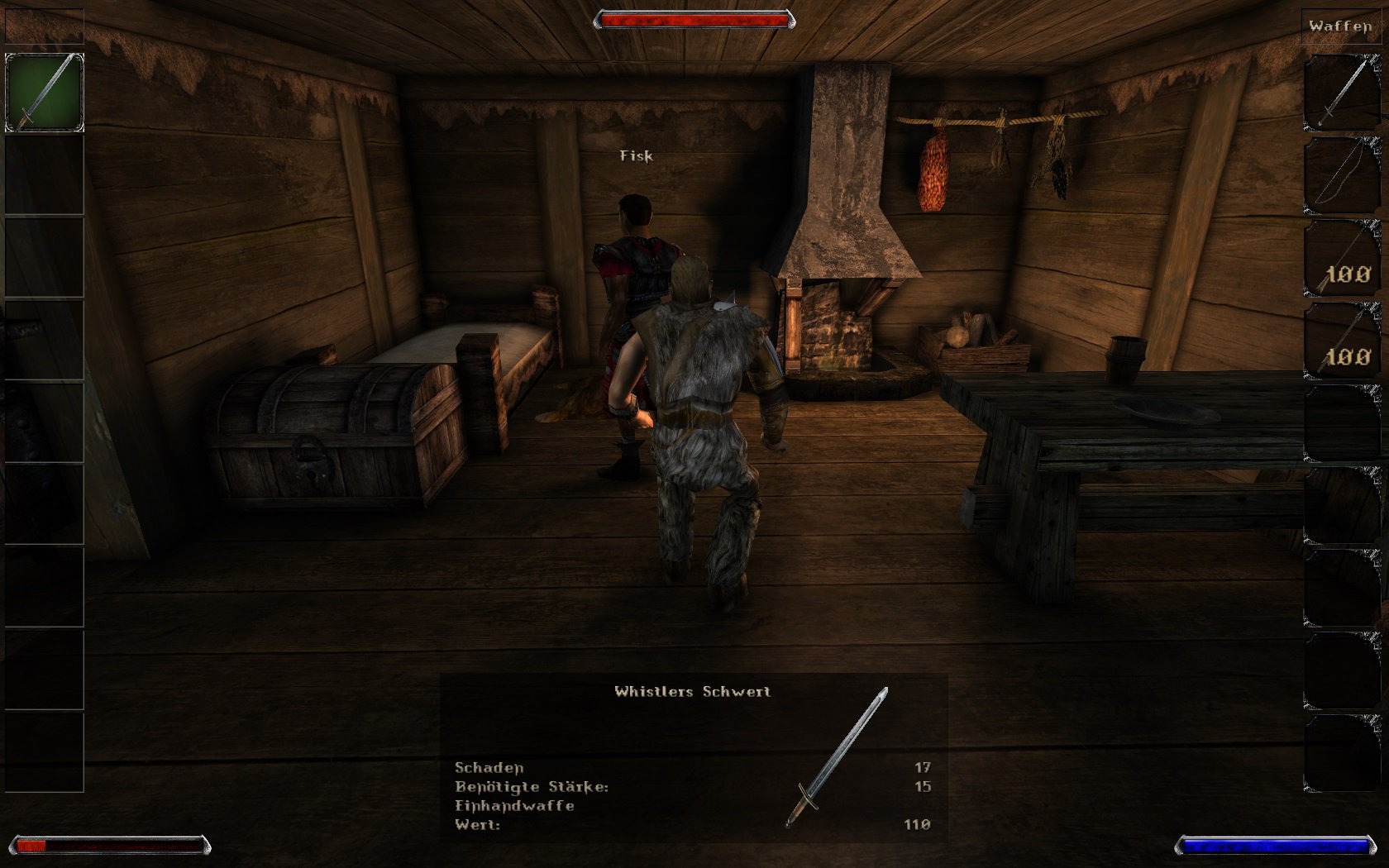Select the bow in the Waffen inventory
This screenshot has height=868, width=1389.
pos(1343,175)
